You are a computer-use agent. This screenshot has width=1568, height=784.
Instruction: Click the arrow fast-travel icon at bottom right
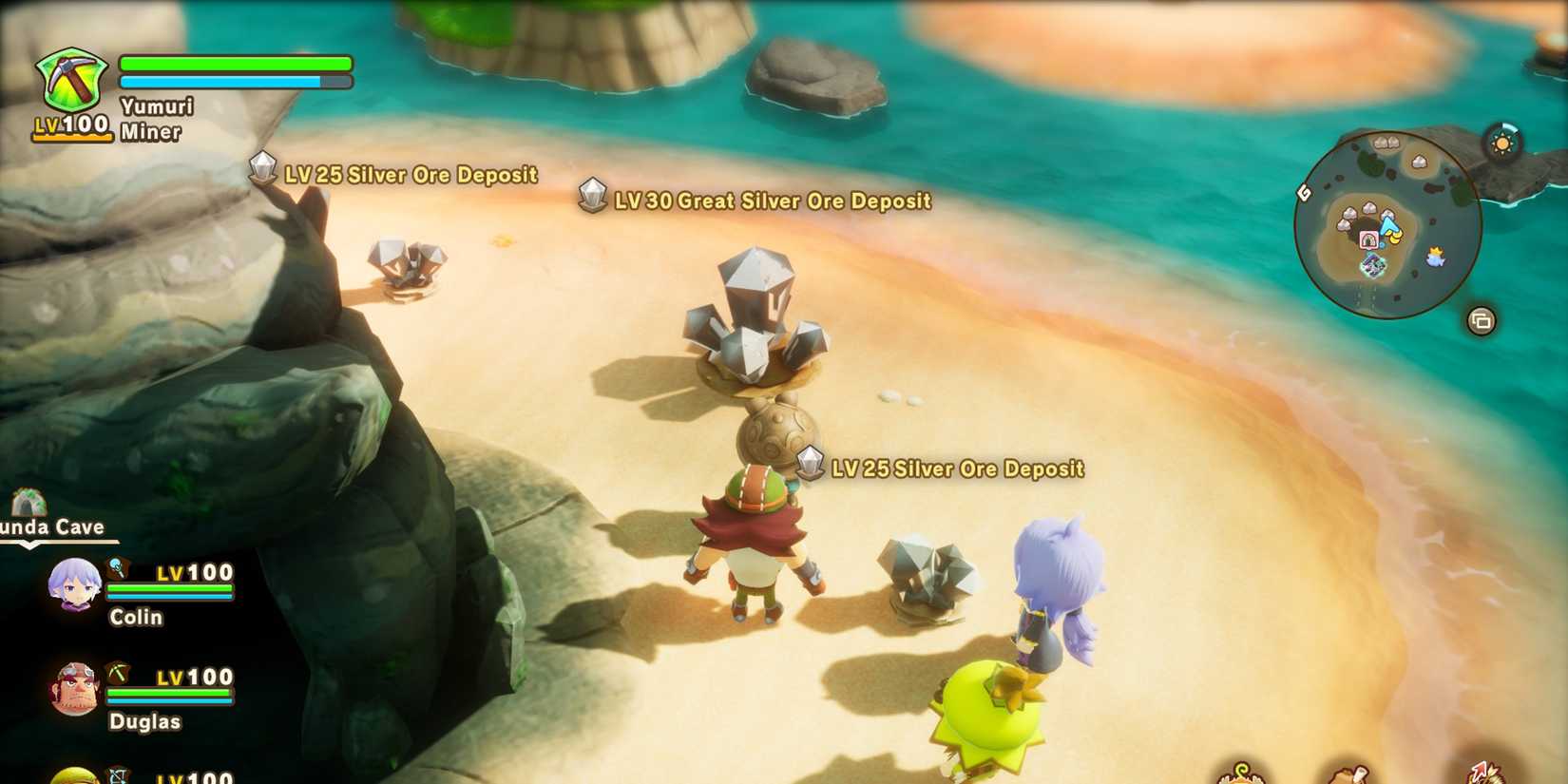click(x=1481, y=772)
